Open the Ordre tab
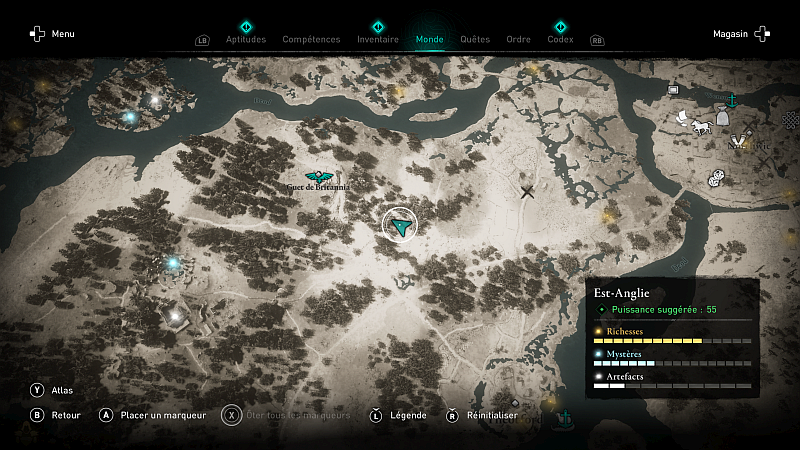The width and height of the screenshot is (800, 450). (x=519, y=40)
